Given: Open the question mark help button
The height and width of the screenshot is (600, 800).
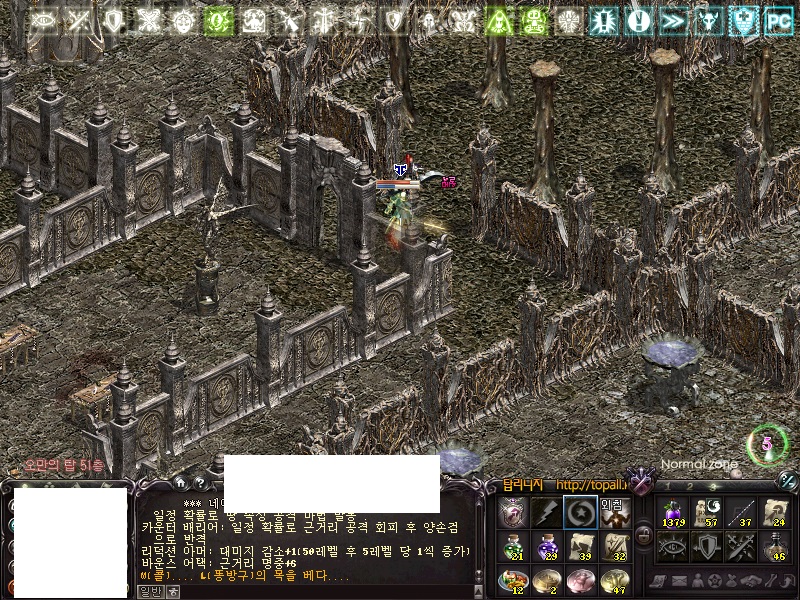Looking at the screenshot, I should tap(200, 484).
